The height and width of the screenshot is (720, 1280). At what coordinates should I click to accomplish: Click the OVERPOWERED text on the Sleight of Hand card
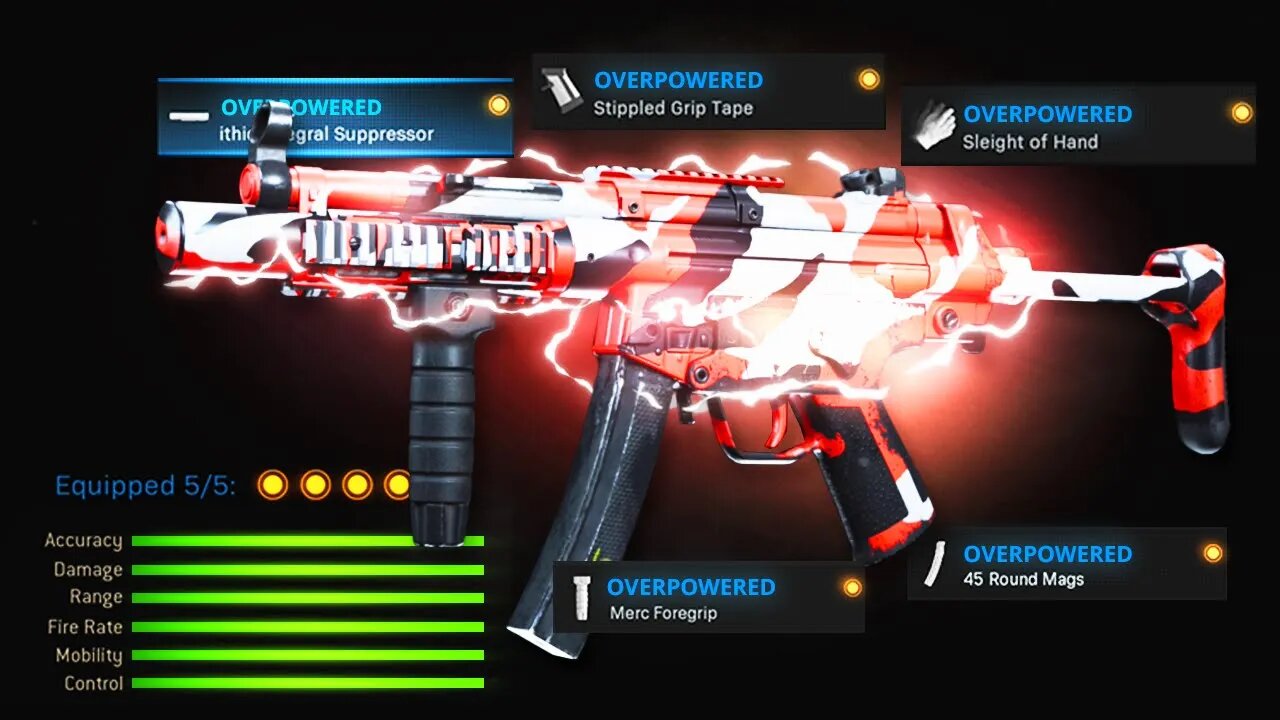point(1046,114)
